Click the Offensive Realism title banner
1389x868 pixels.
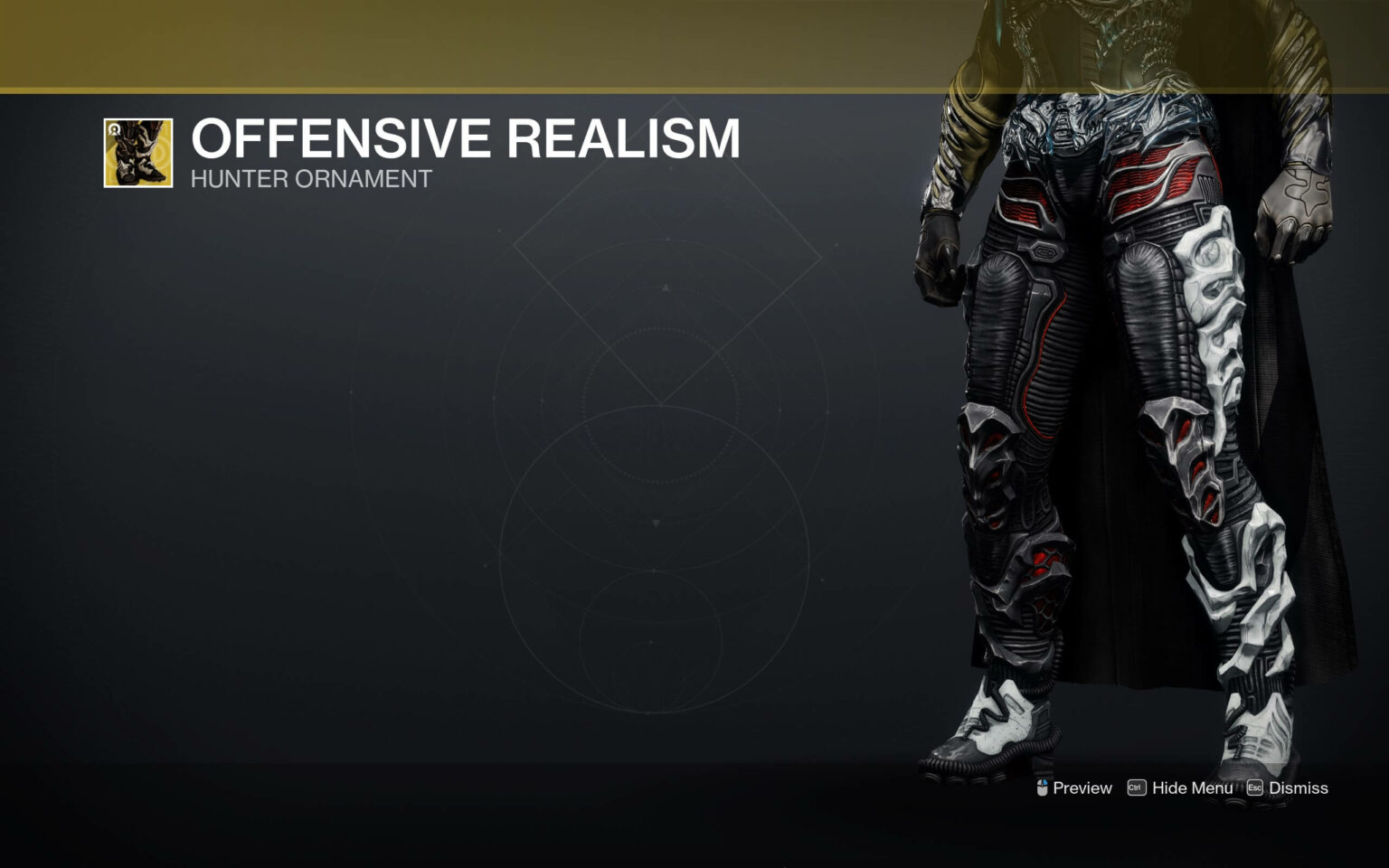tap(466, 139)
